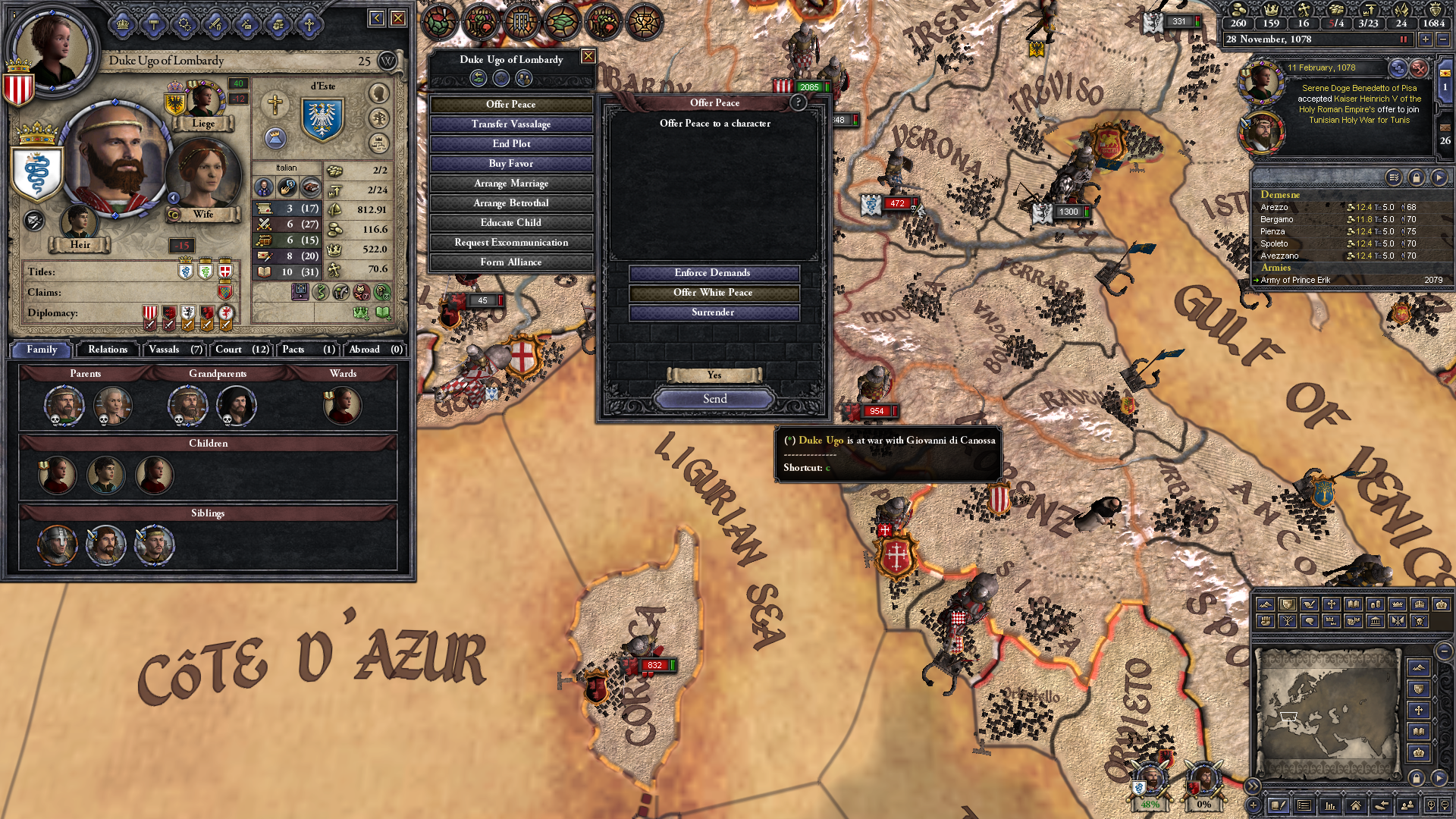1456x819 pixels.
Task: Select the economy coins map mode
Action: [1376, 605]
